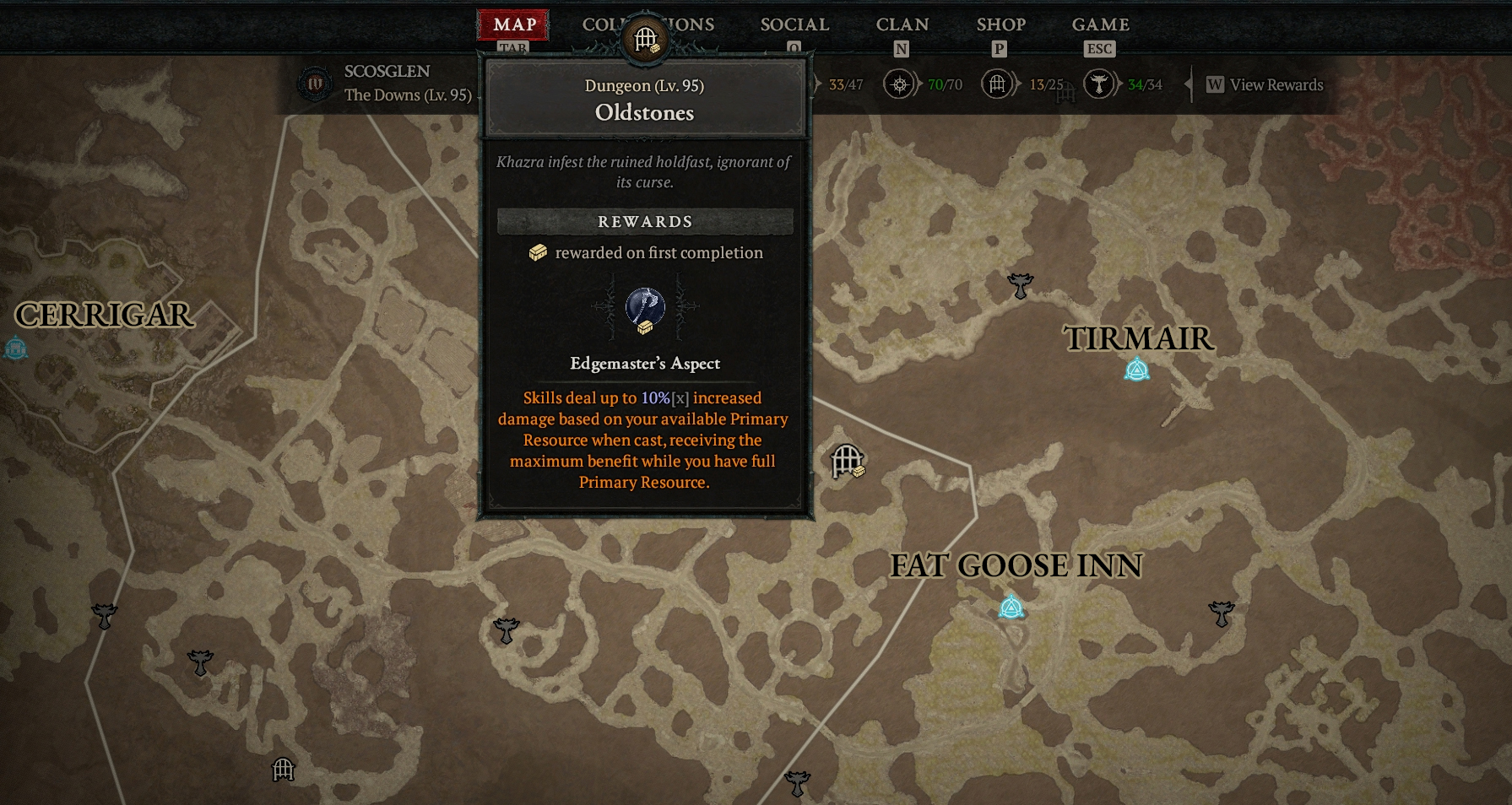Image resolution: width=1512 pixels, height=805 pixels.
Task: Open the GAME menu tab
Action: 1100,25
